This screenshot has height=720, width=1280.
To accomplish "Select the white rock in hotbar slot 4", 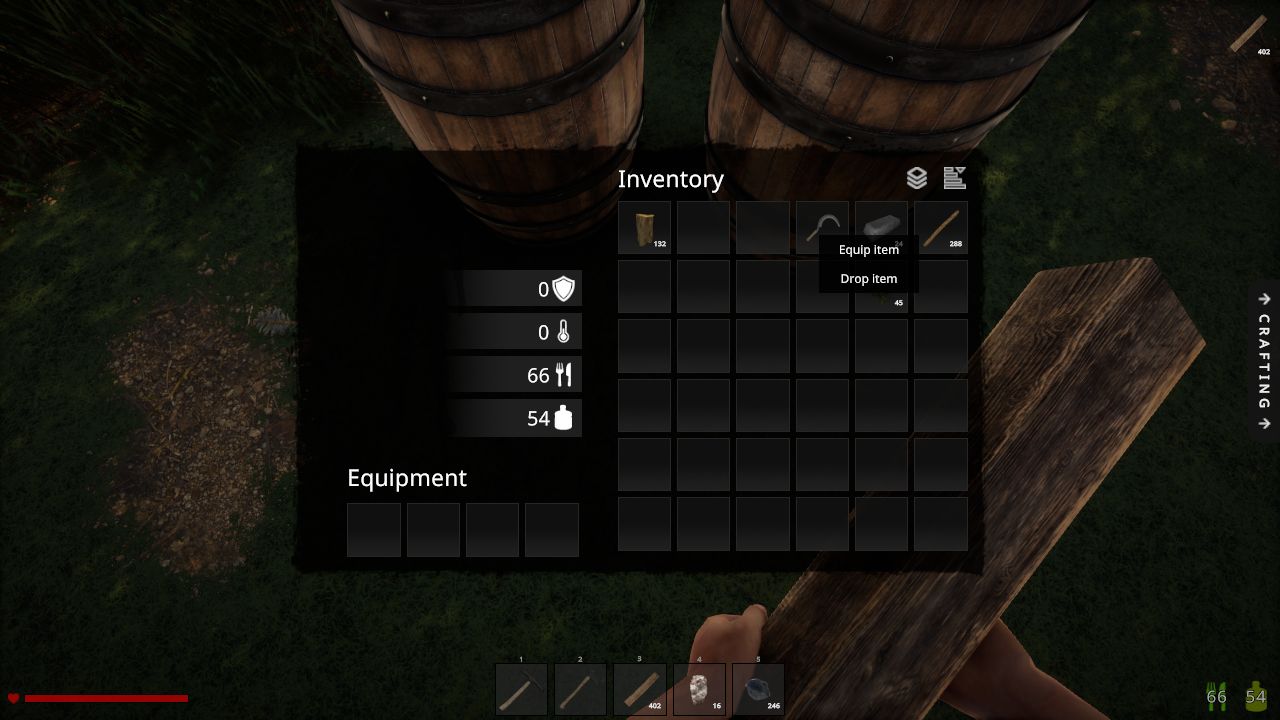I will [x=698, y=690].
